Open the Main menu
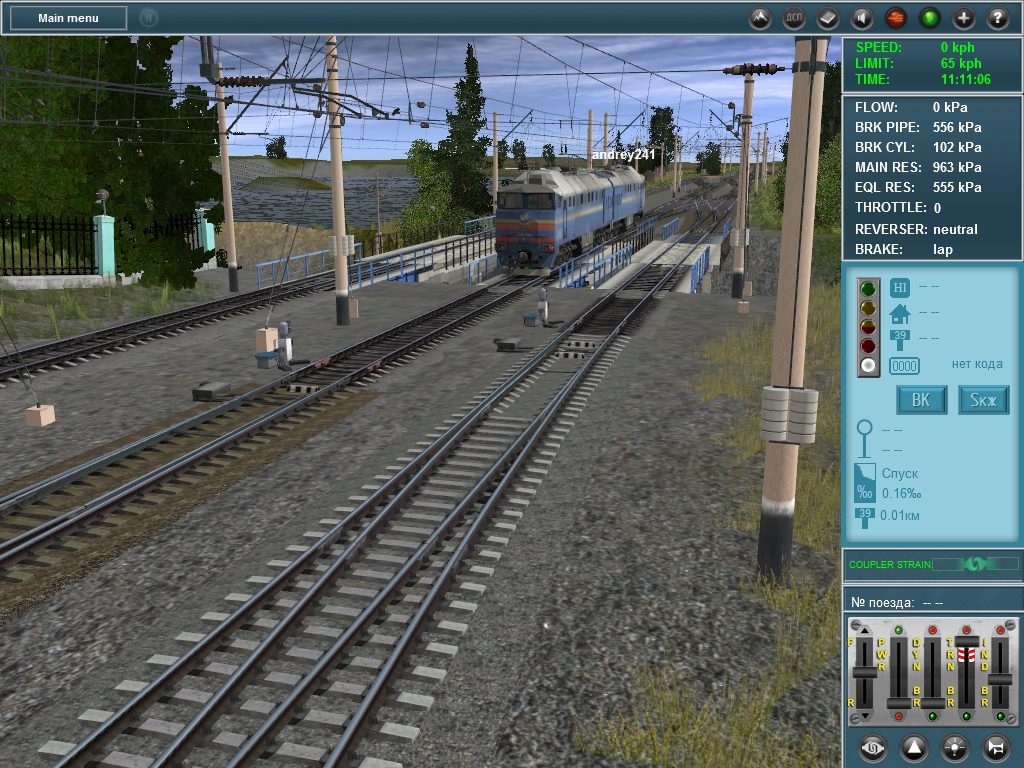The width and height of the screenshot is (1024, 768). point(68,18)
